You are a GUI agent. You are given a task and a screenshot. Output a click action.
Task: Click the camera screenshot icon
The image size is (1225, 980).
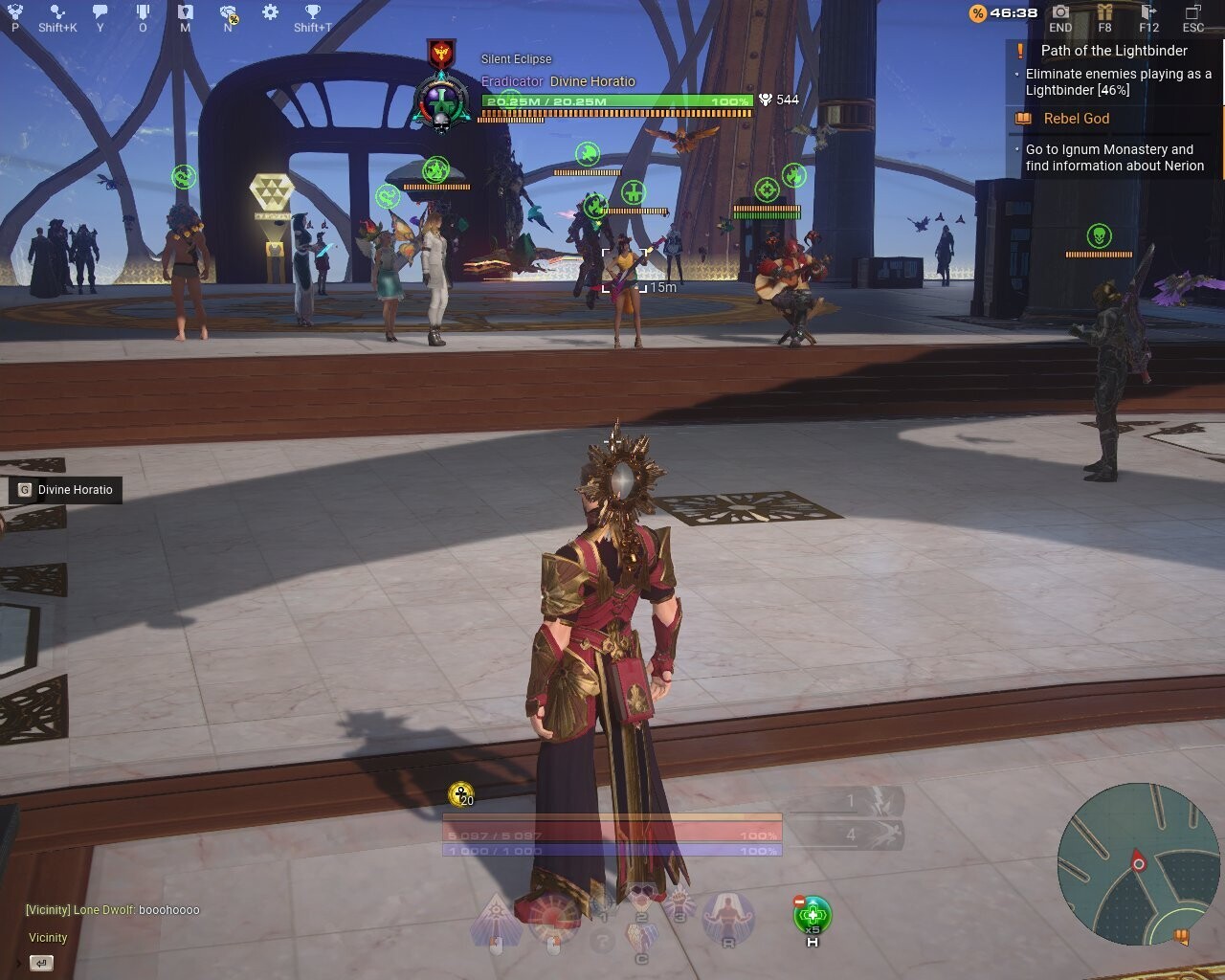click(1060, 12)
